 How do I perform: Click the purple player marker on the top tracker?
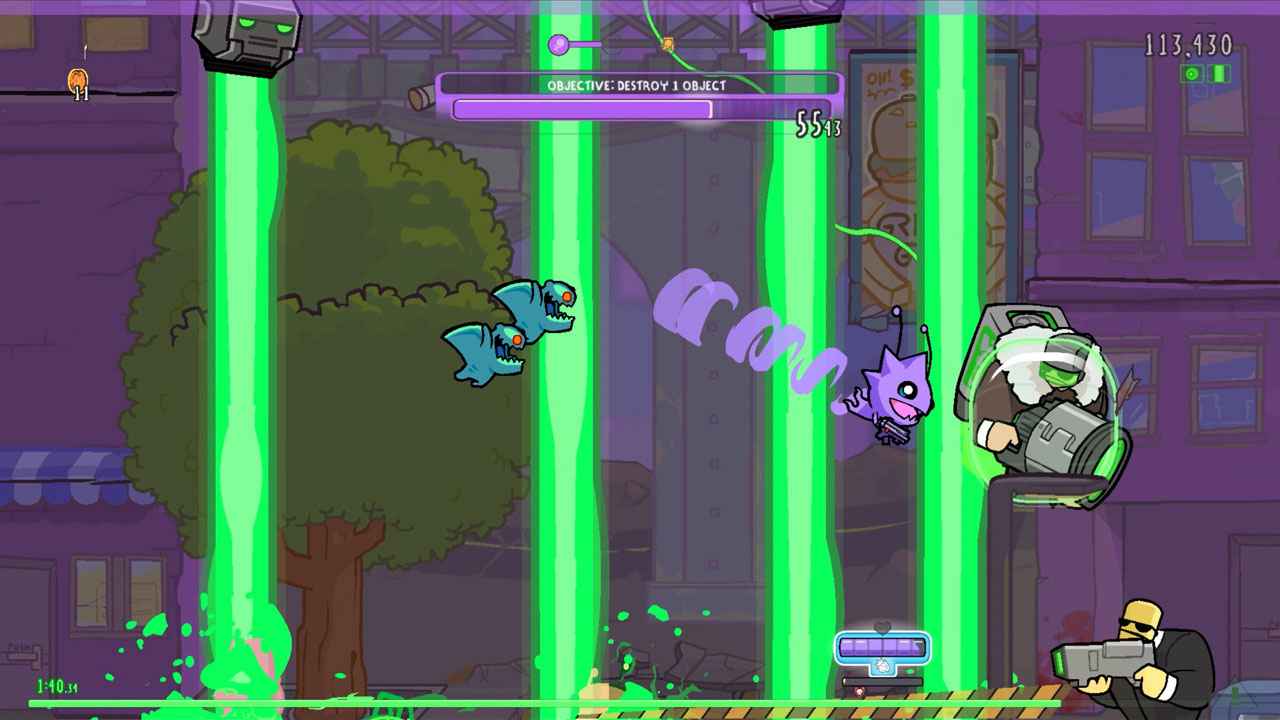556,43
